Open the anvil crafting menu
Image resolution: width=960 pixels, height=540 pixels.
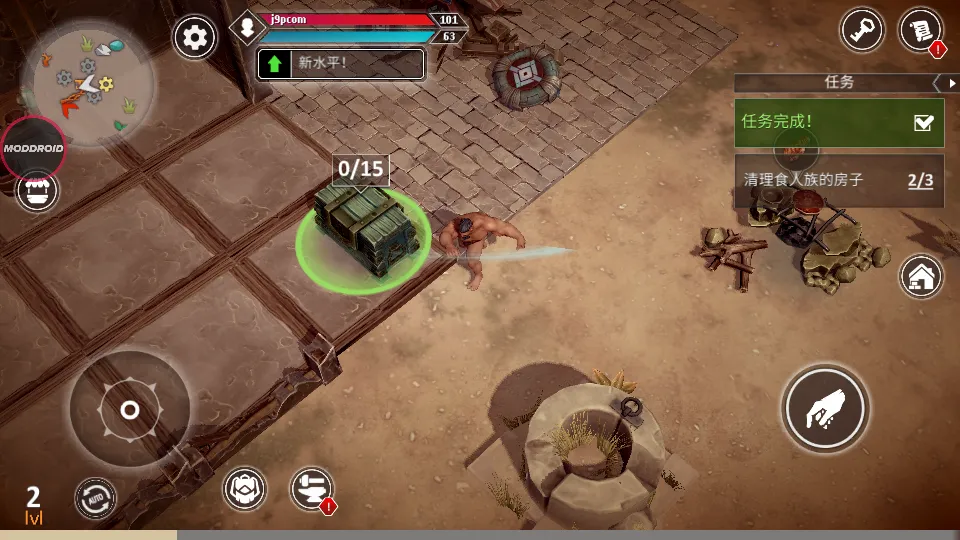310,488
